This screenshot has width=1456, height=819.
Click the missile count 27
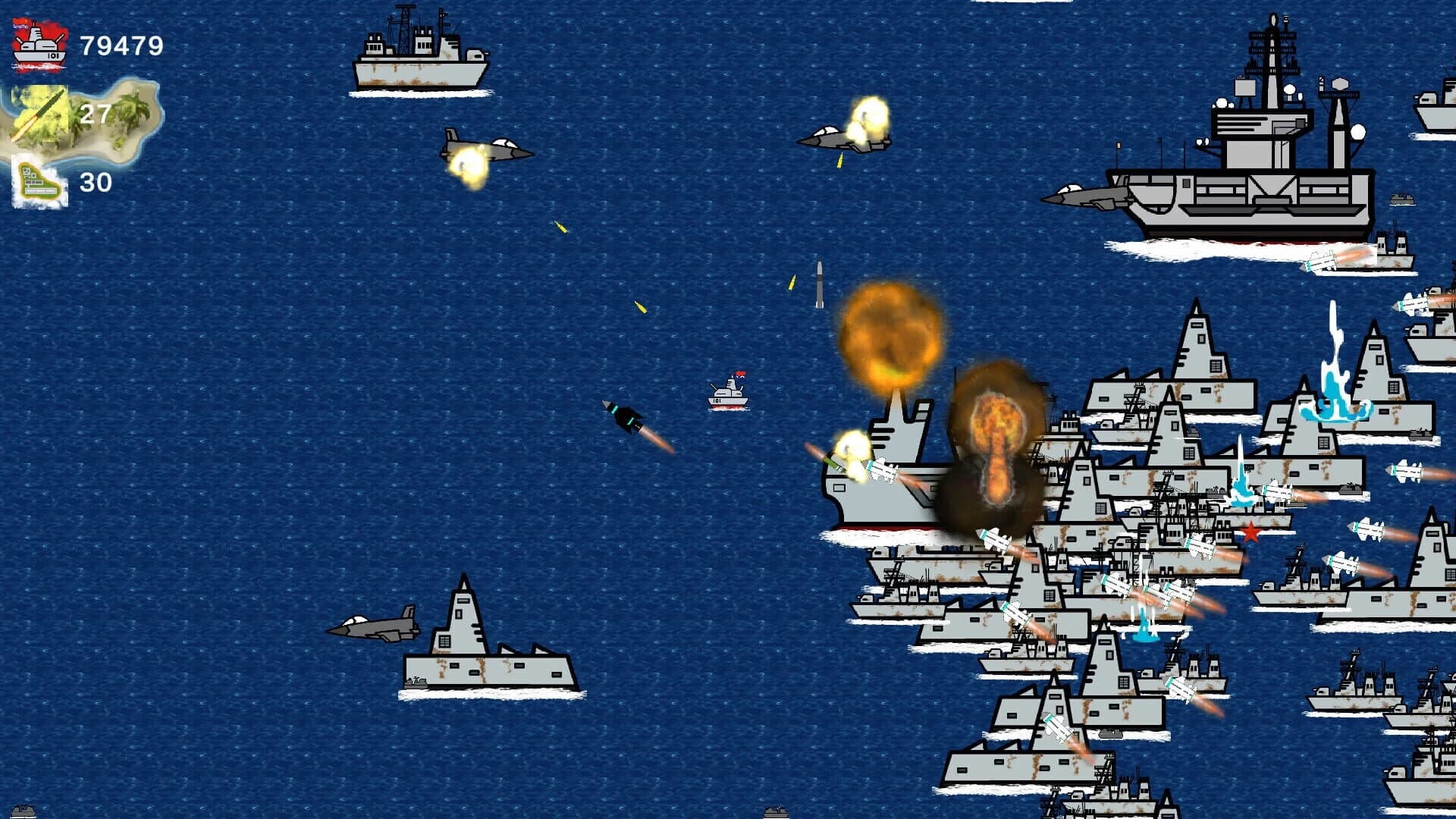(x=95, y=114)
